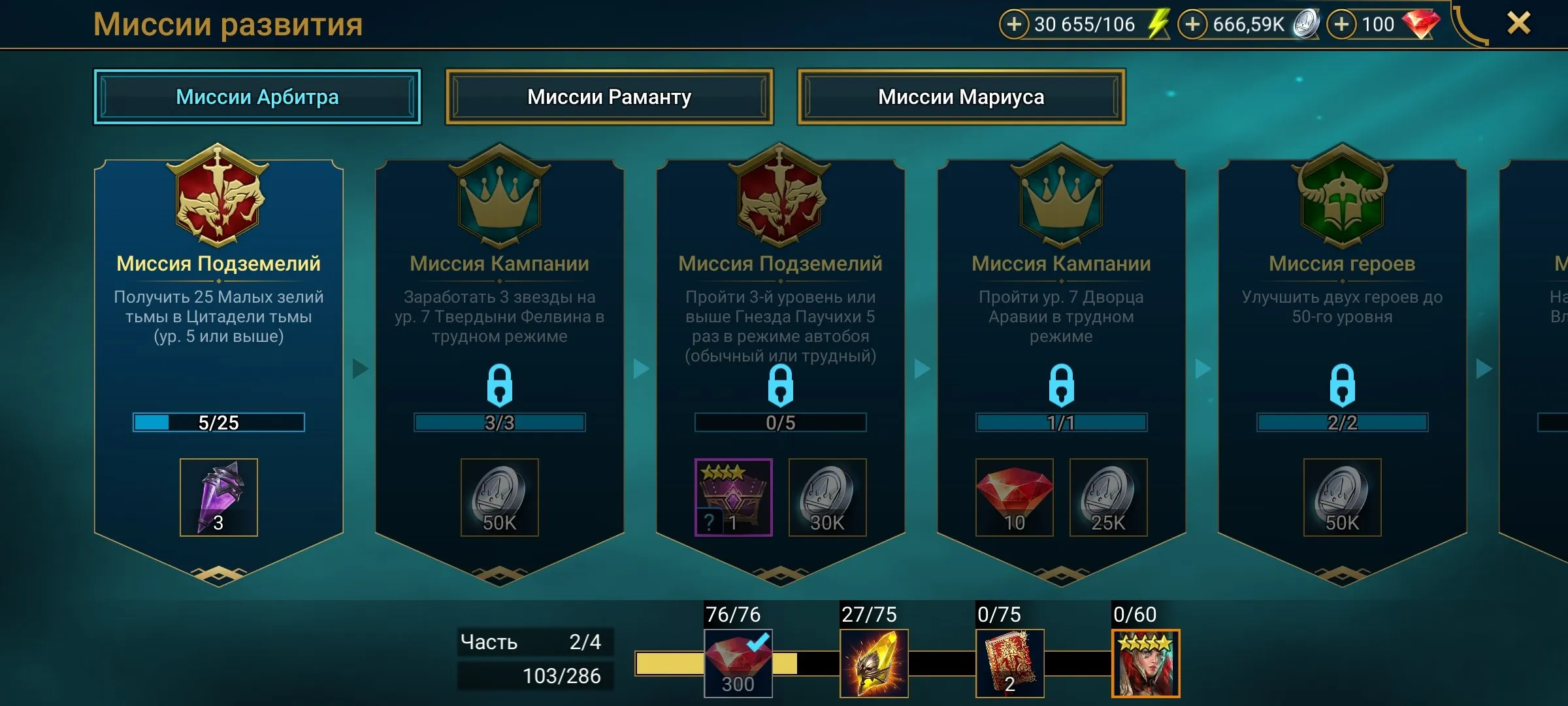This screenshot has height=706, width=1568.
Task: Click the dark shard reward on Миссия Подземелий
Action: (219, 497)
